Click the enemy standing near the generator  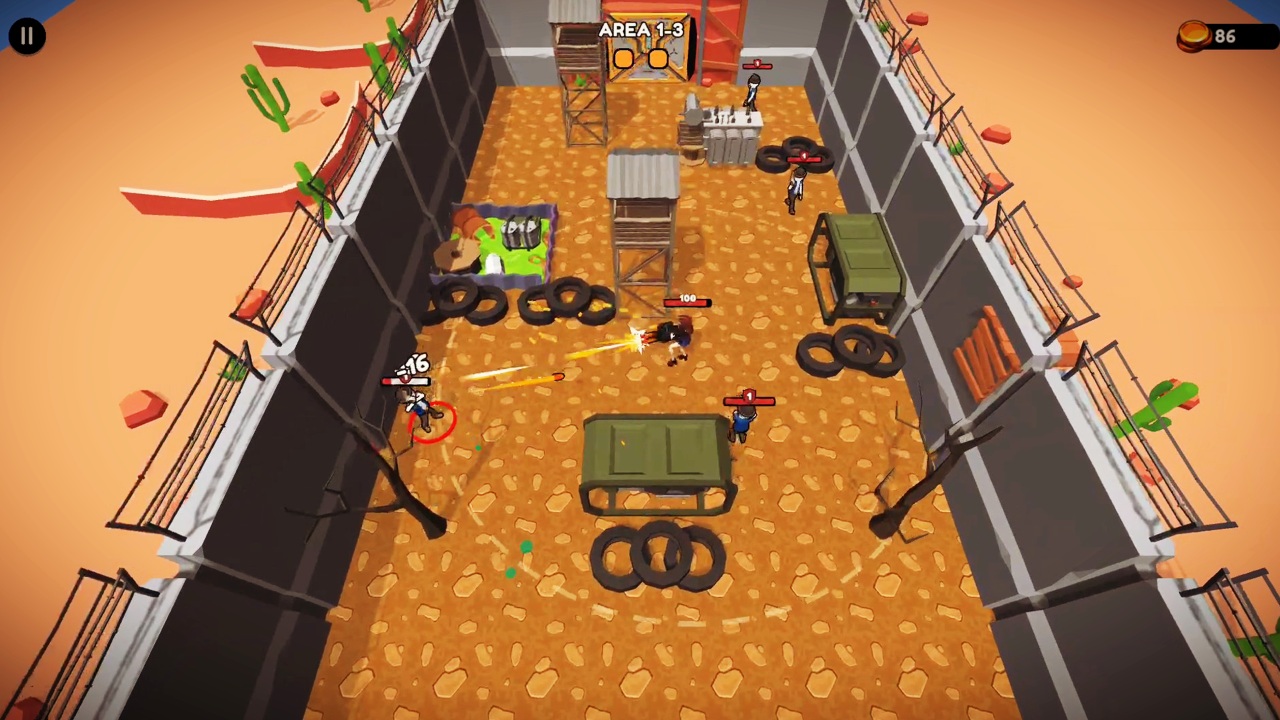[x=795, y=190]
